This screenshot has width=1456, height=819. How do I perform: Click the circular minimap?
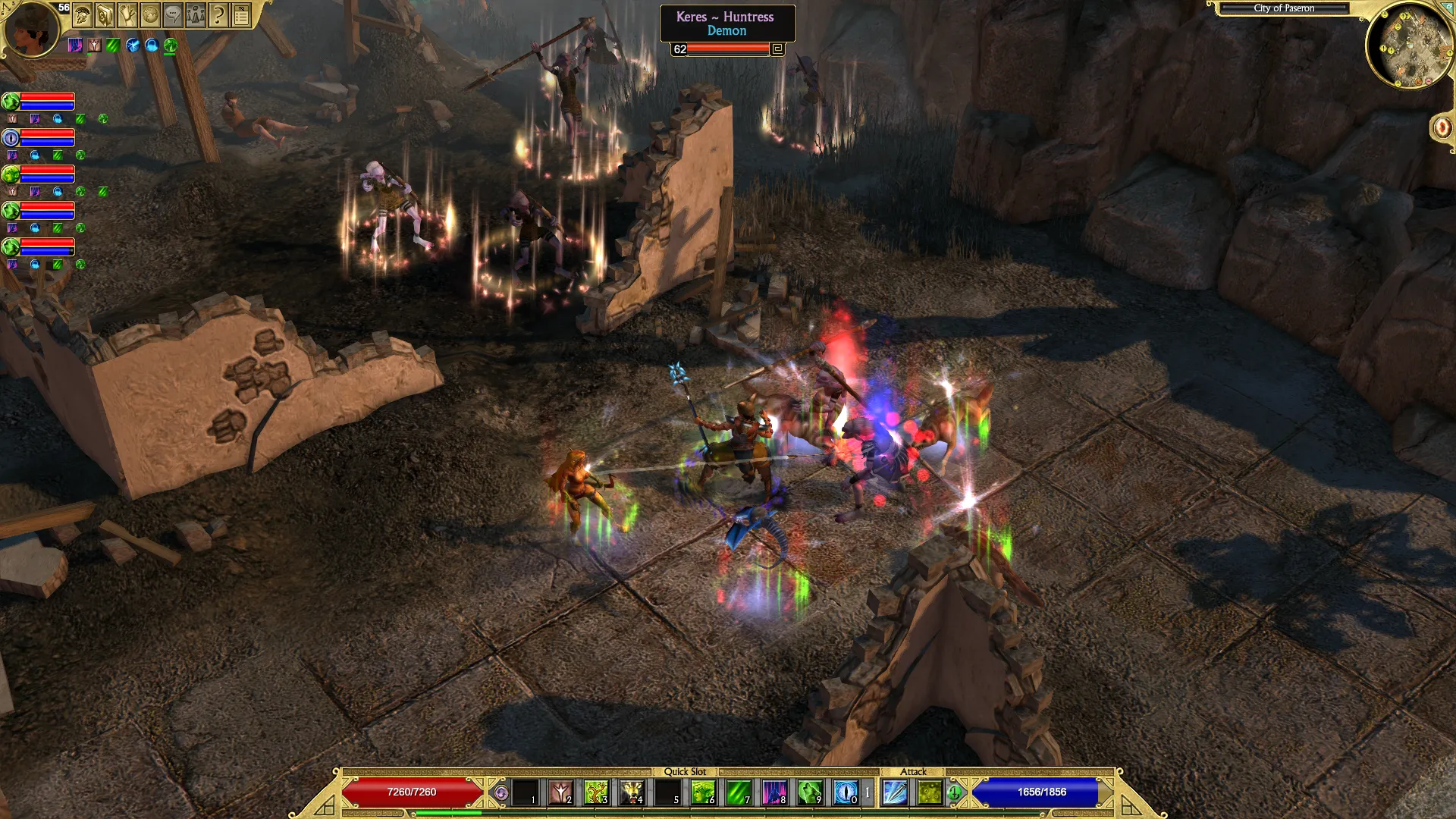coord(1410,44)
